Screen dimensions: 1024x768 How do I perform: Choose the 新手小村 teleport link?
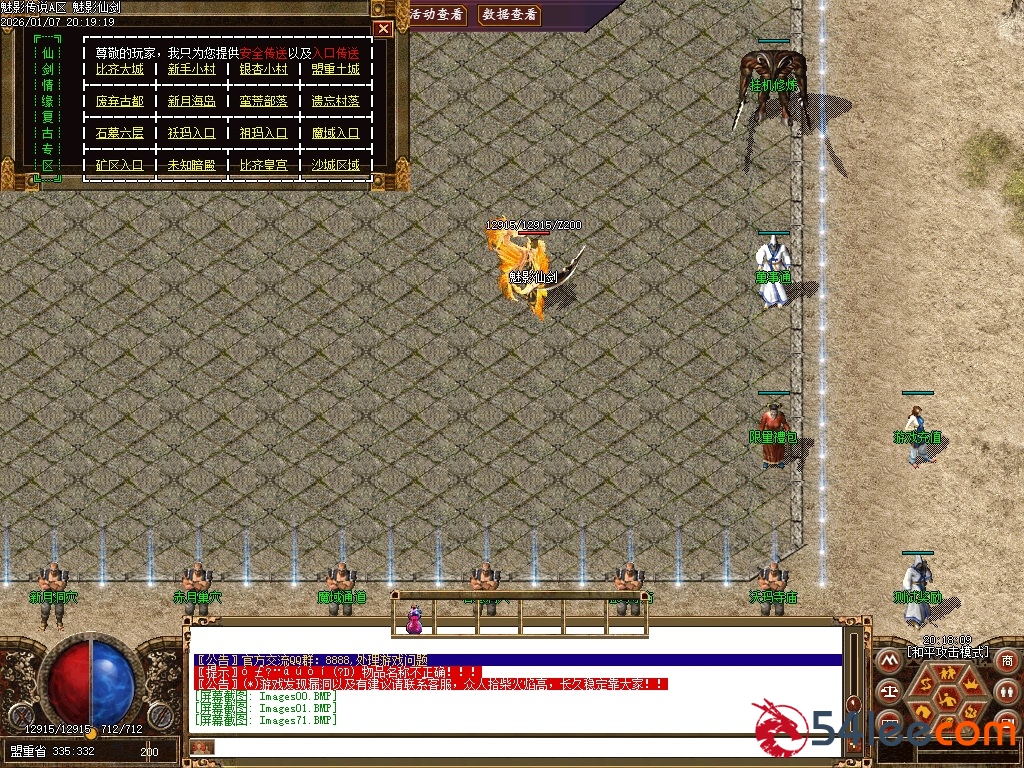(191, 70)
